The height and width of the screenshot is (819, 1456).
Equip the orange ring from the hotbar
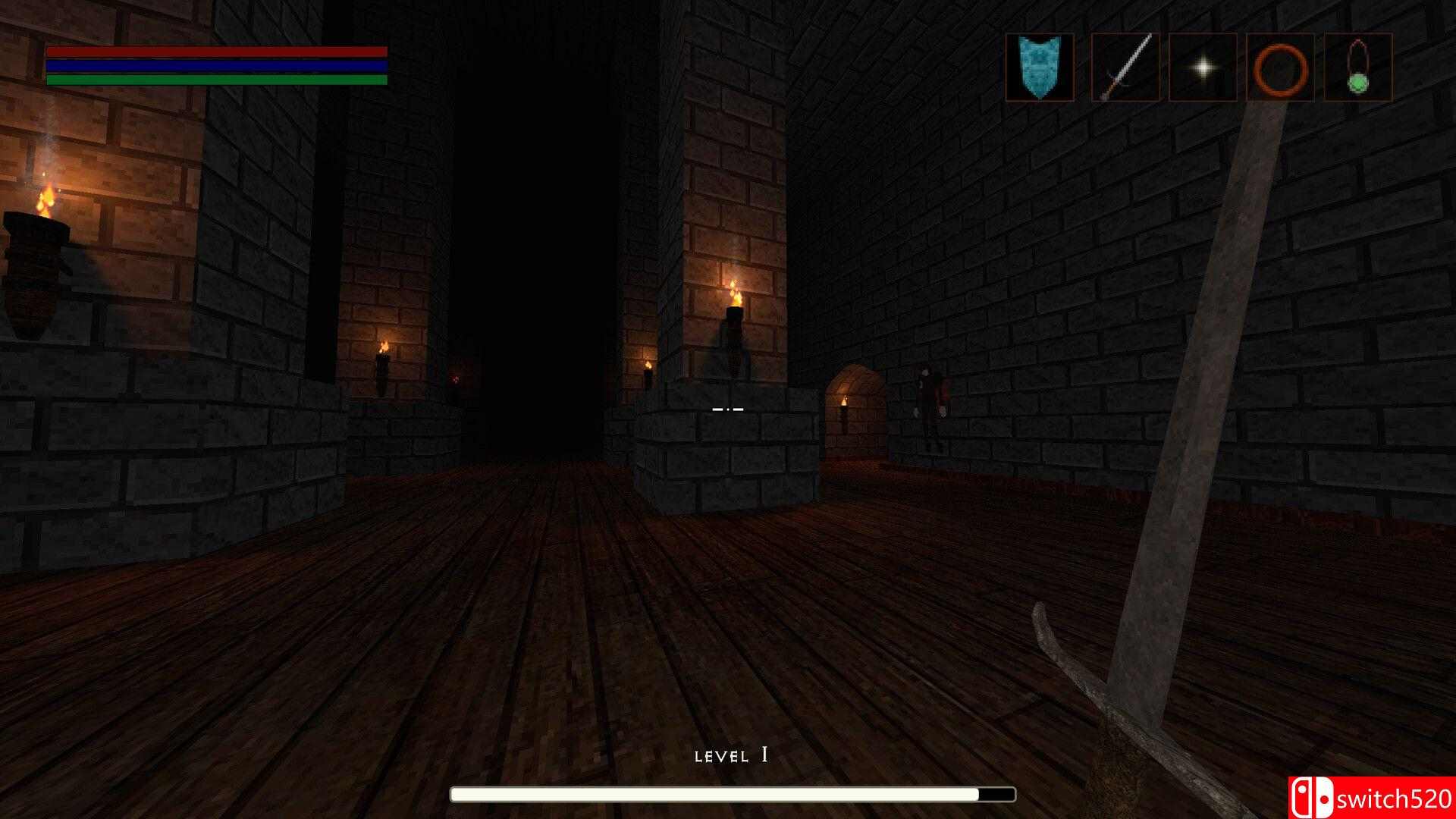pyautogui.click(x=1281, y=67)
